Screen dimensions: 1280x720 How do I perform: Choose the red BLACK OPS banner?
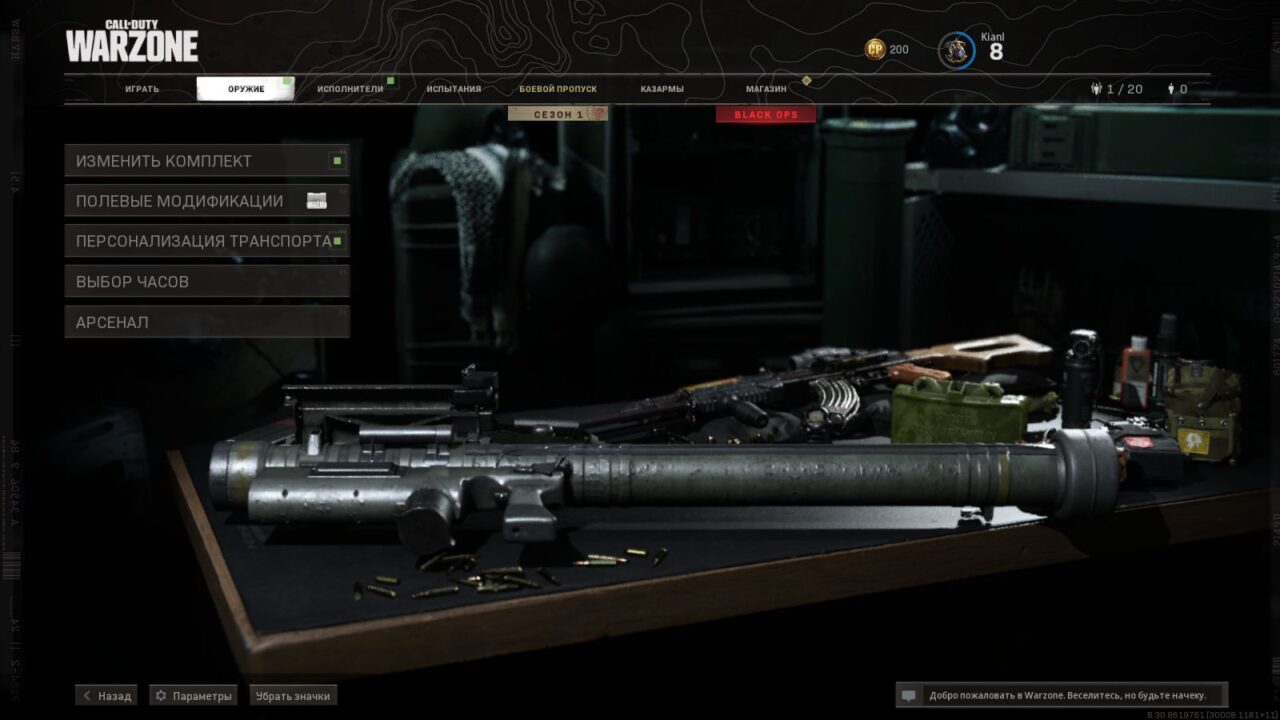click(x=766, y=114)
